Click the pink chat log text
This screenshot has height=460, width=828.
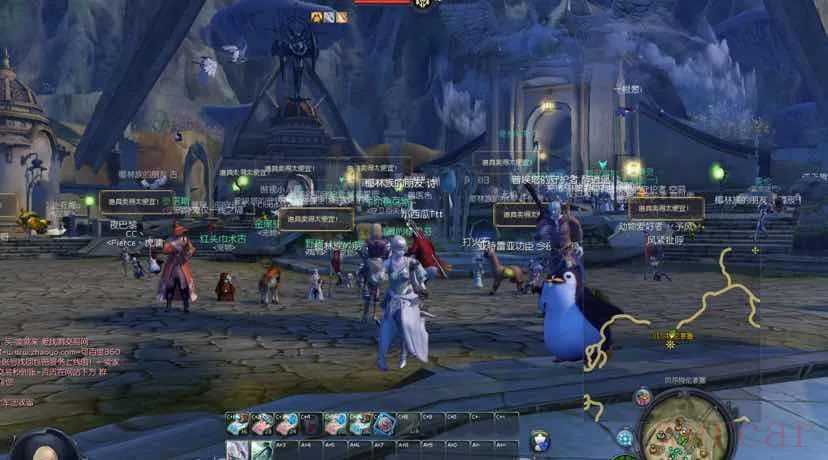tap(62, 361)
